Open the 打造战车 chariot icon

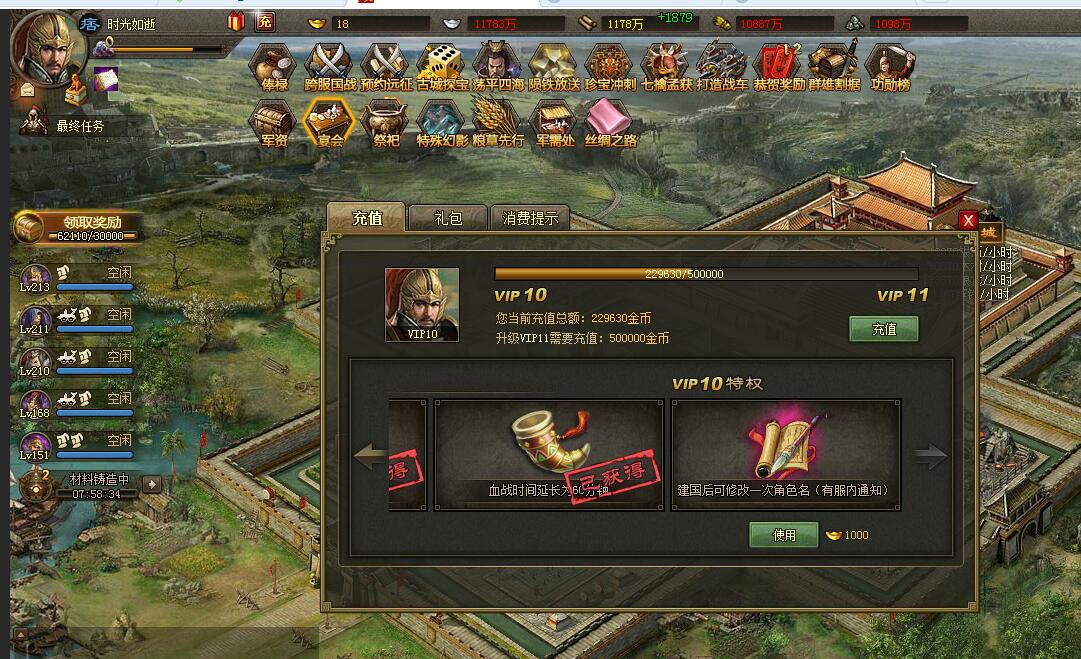pyautogui.click(x=722, y=68)
